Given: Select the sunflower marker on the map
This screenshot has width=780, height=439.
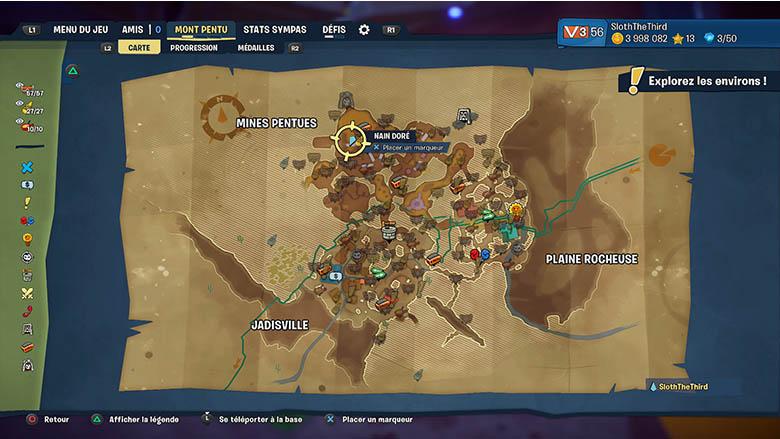Looking at the screenshot, I should pos(516,210).
